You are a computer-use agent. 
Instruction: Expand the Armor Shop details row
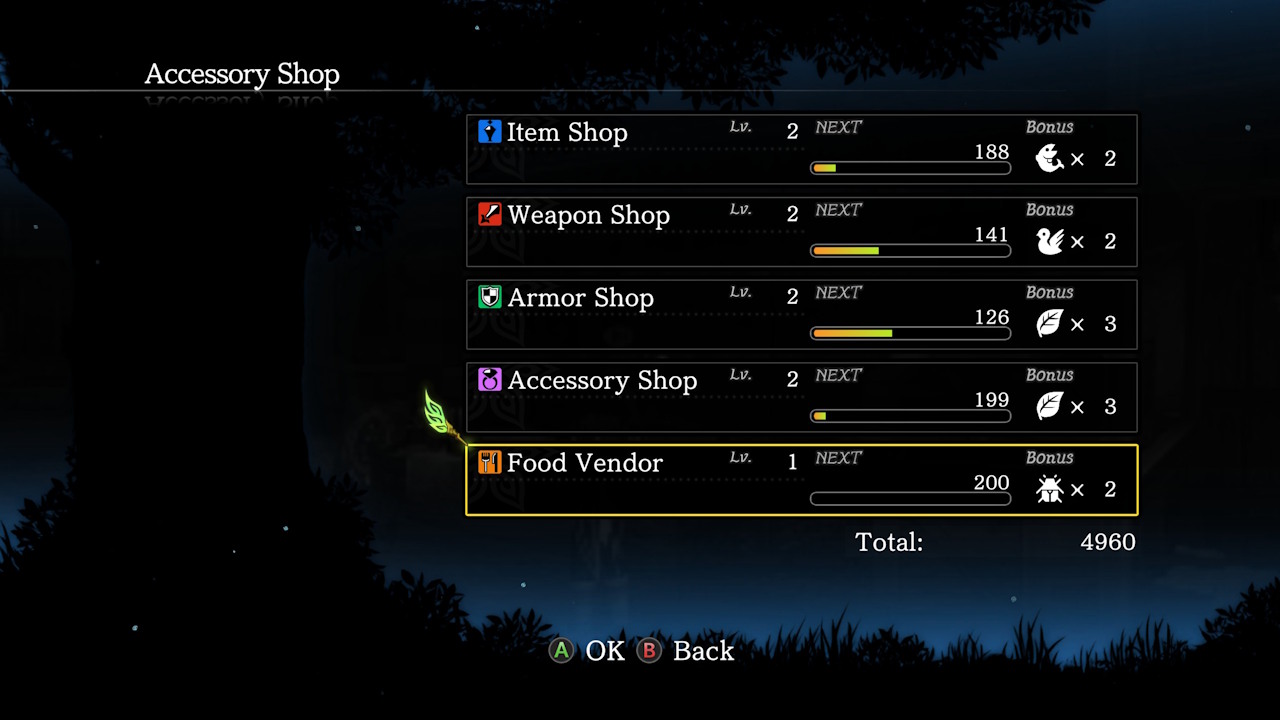coord(800,314)
